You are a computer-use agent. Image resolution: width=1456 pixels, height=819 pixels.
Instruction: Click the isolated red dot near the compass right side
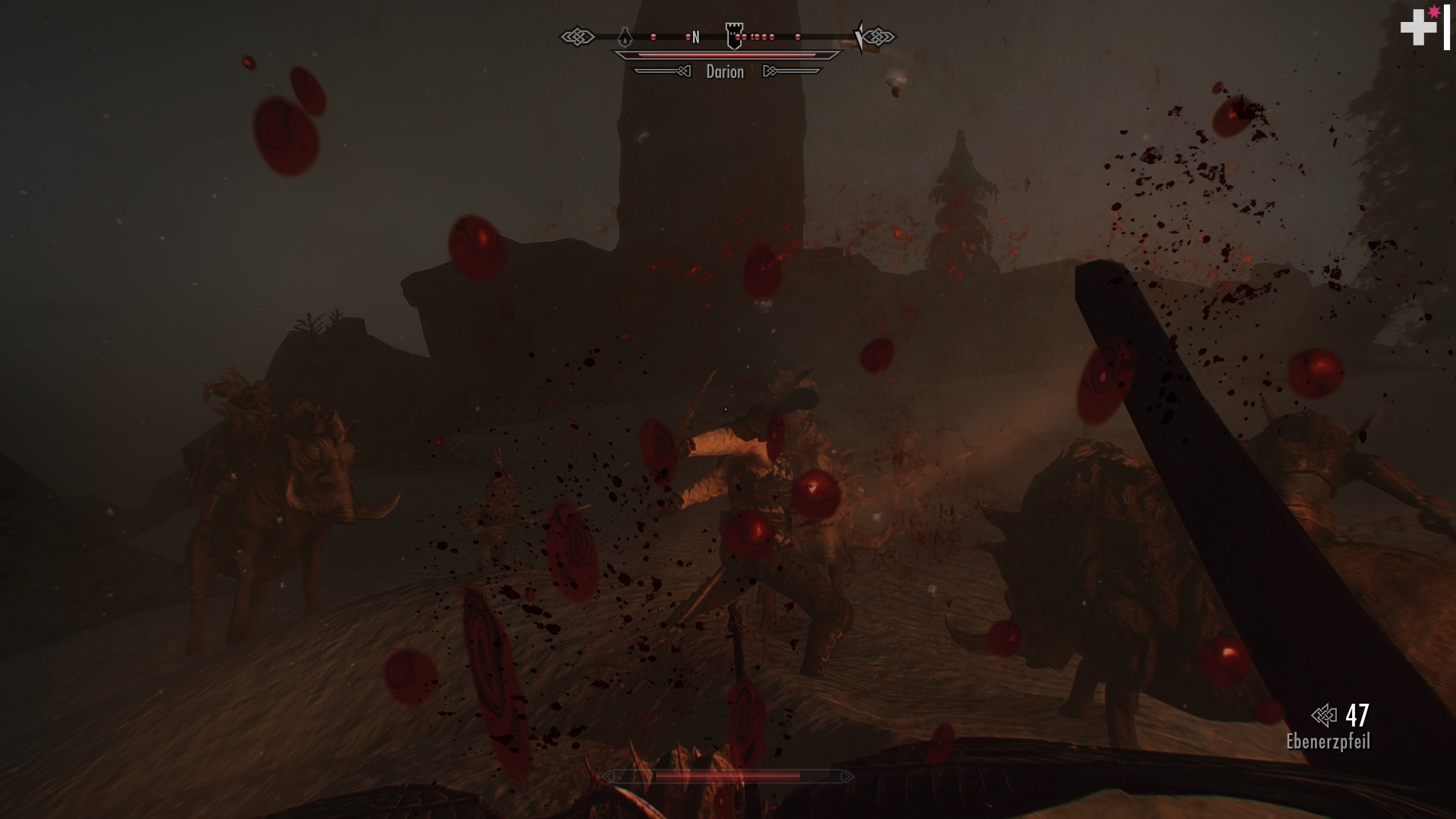pyautogui.click(x=797, y=36)
